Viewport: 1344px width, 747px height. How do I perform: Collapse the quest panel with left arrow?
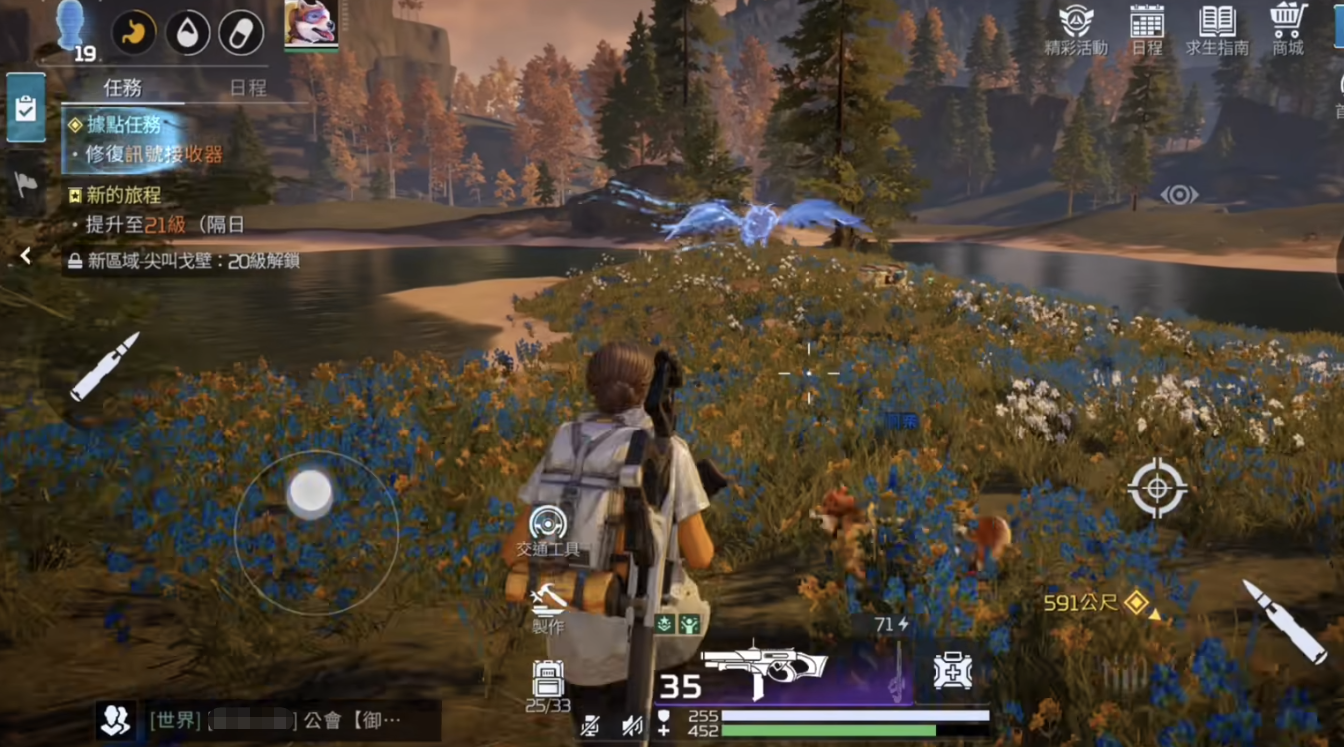(25, 257)
